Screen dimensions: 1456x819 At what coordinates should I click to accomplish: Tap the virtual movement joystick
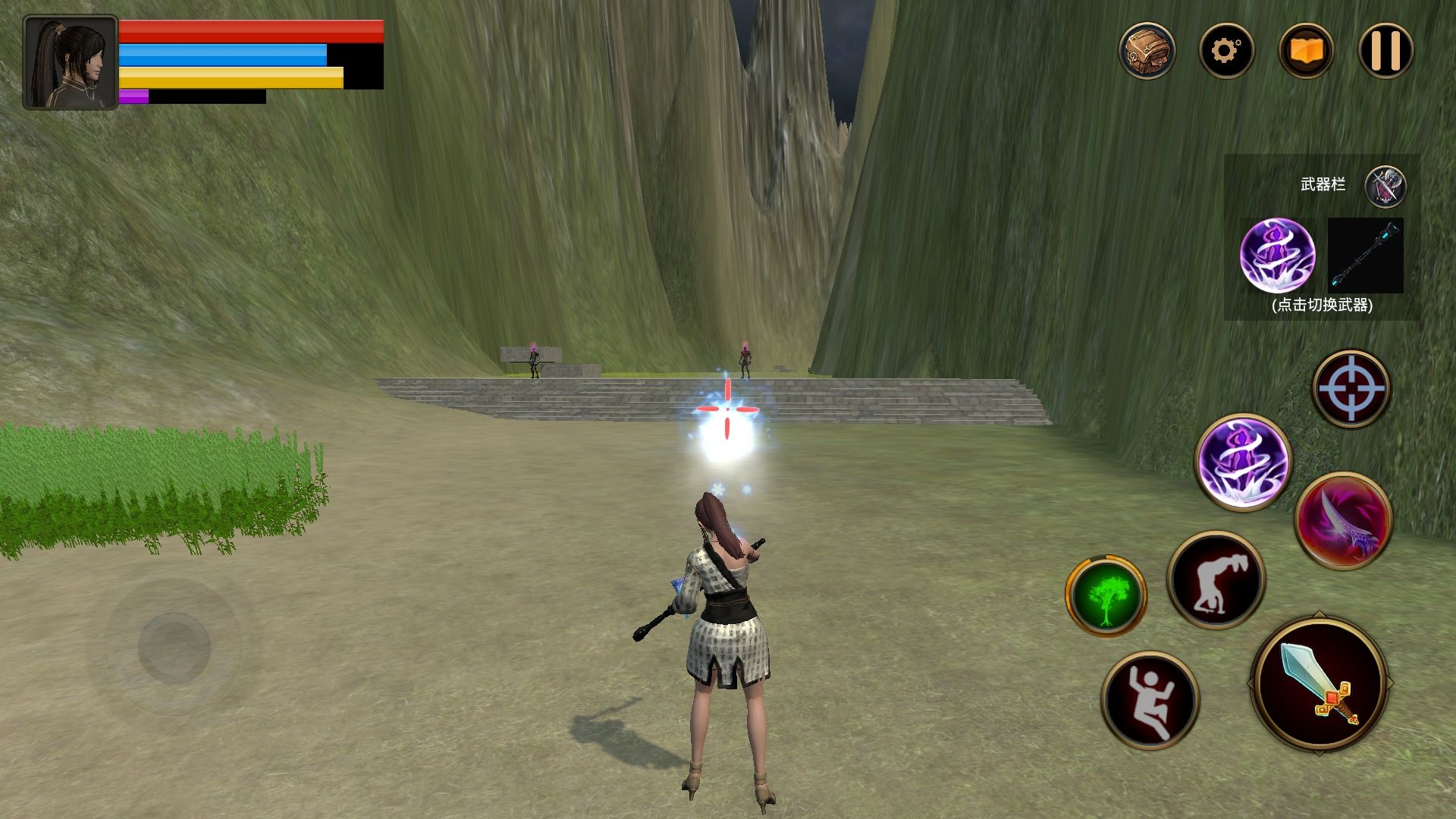[x=174, y=647]
